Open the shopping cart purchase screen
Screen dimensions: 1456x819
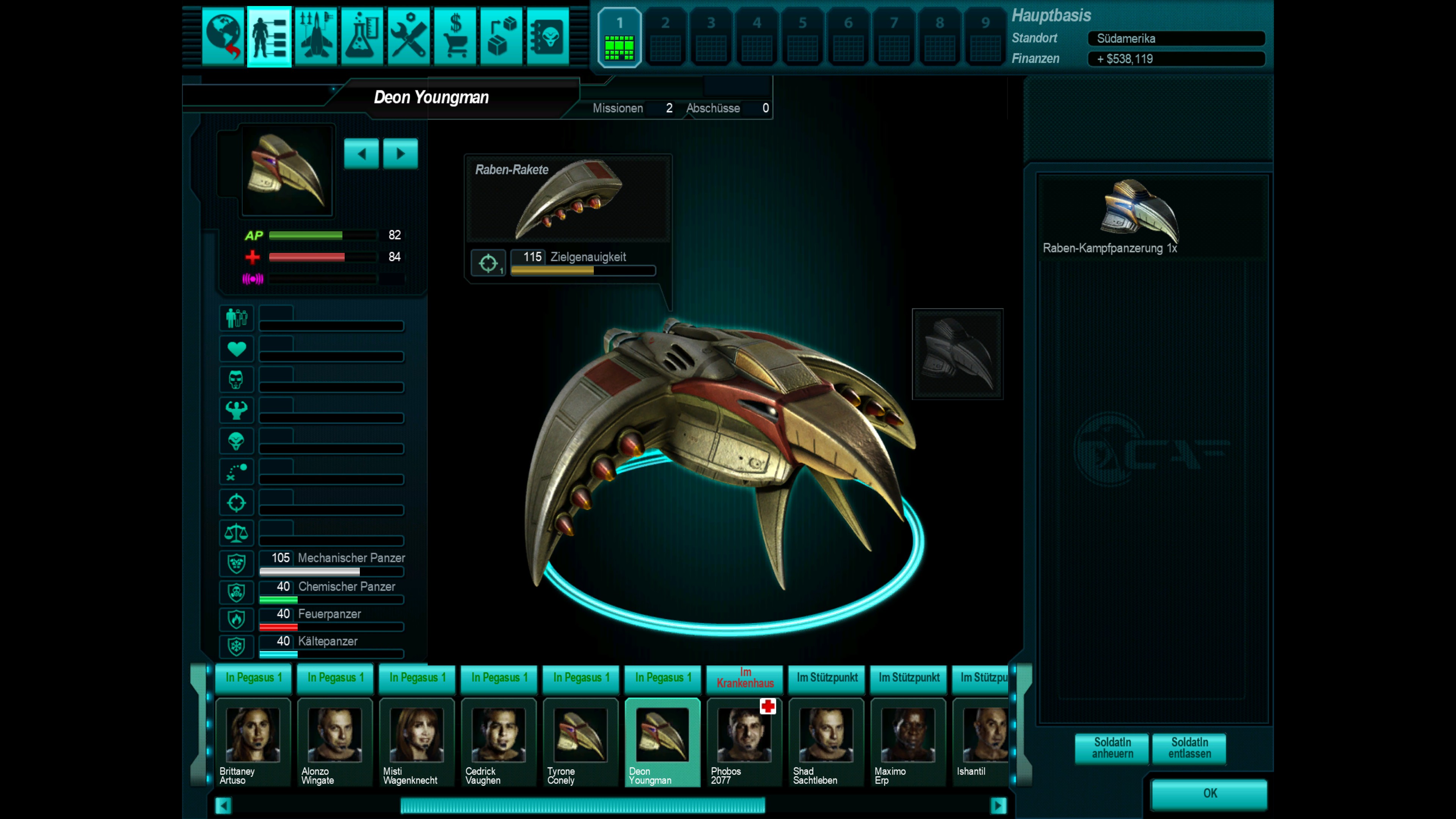coord(455,37)
